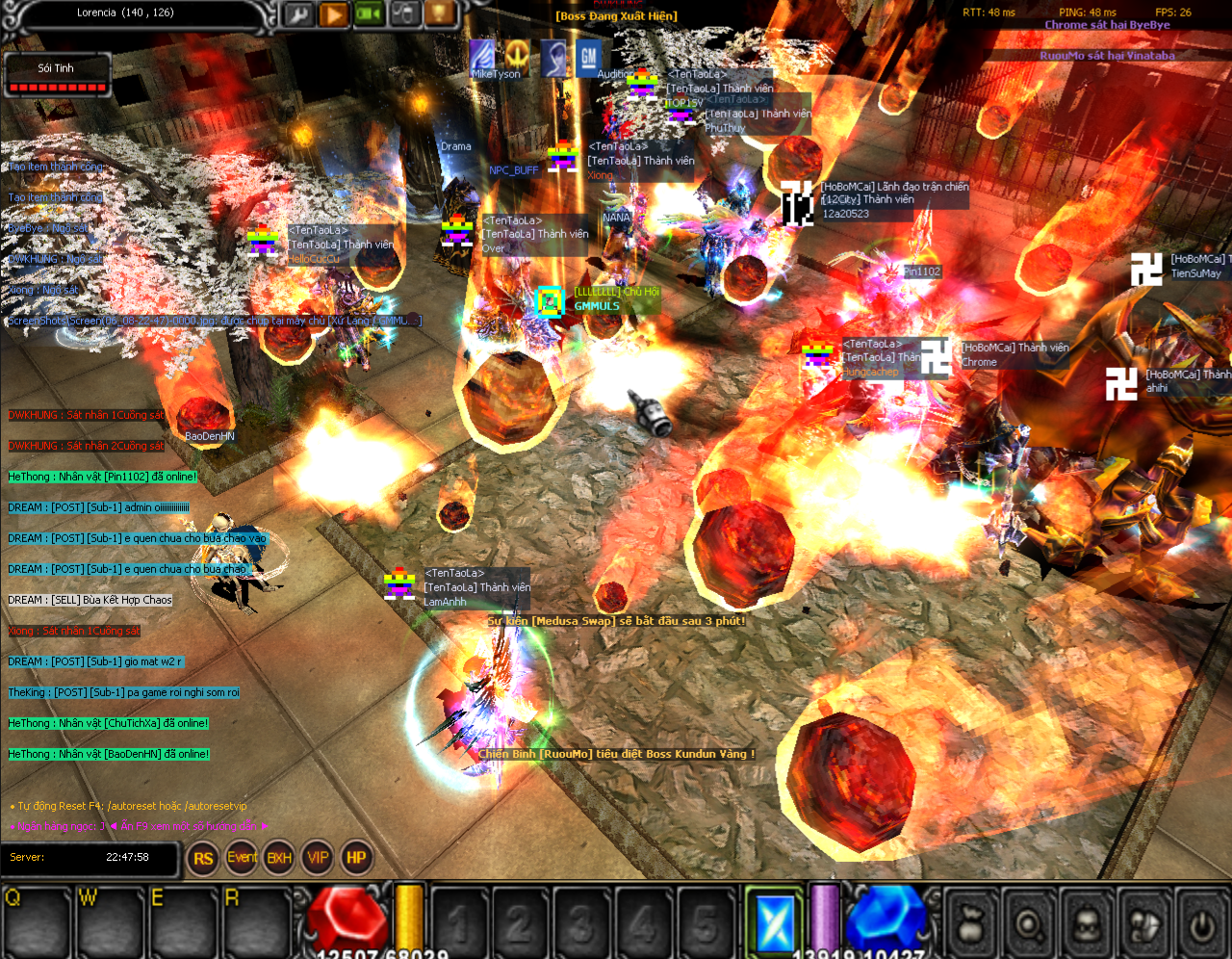
Task: Click the blue GM buff icon
Action: (x=588, y=57)
